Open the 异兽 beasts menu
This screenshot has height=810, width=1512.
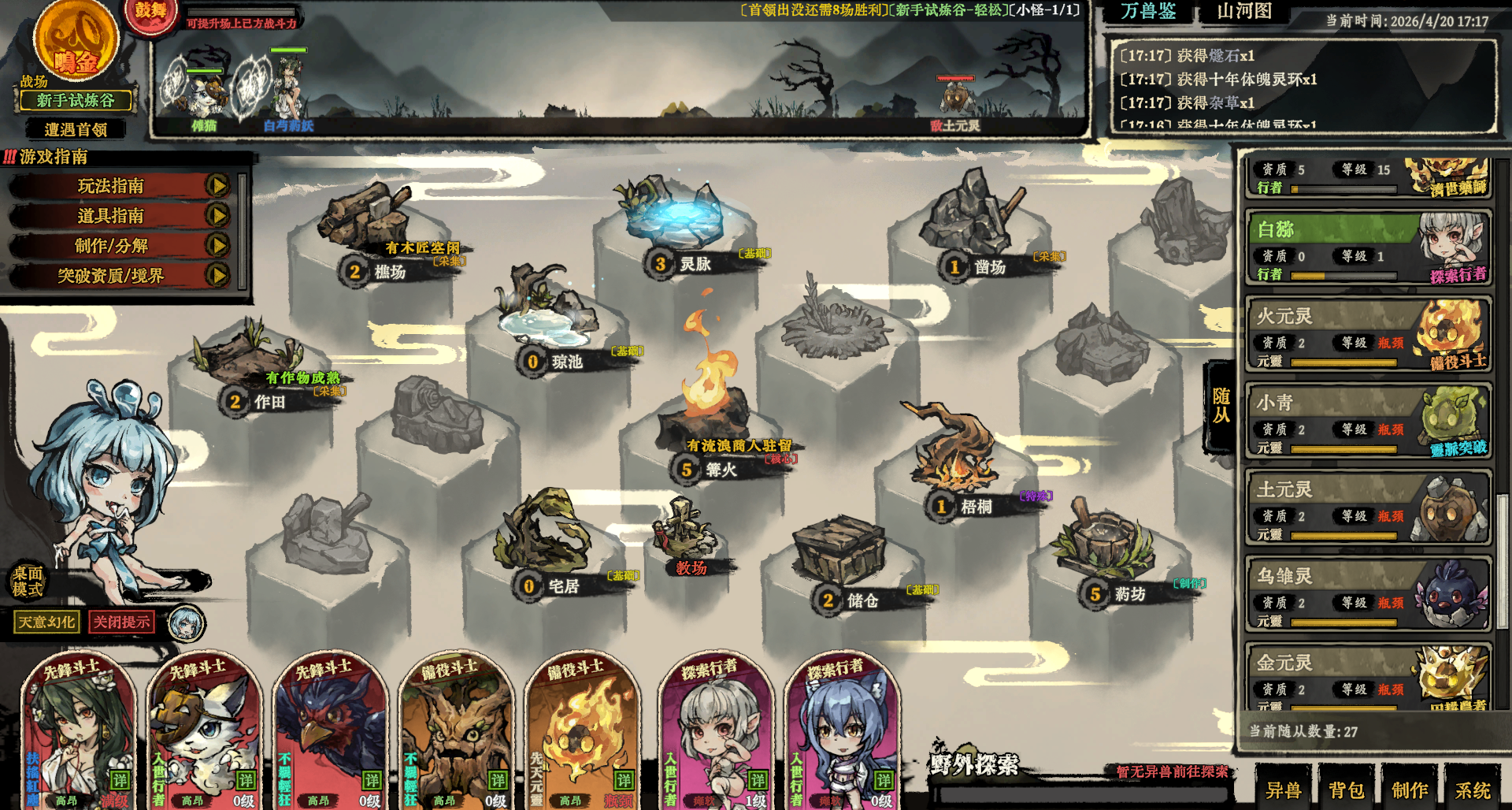coord(1283,790)
